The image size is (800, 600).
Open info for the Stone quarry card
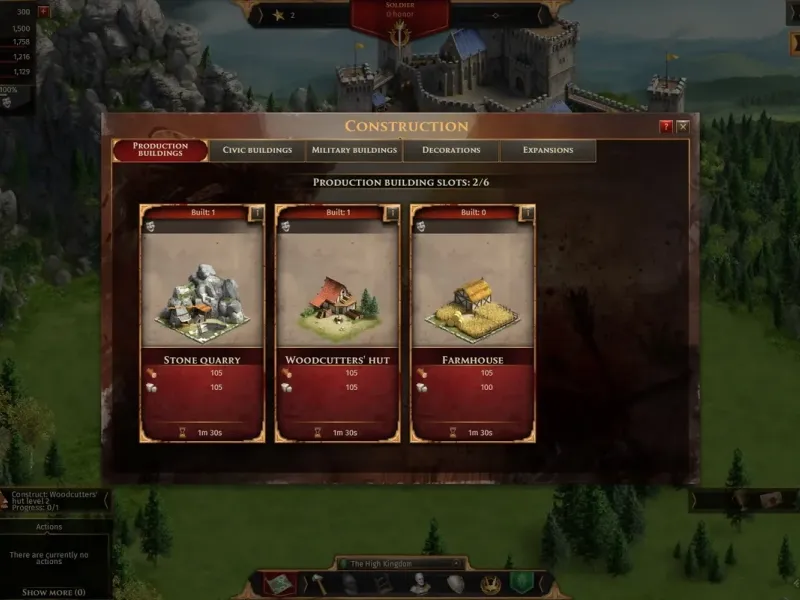tap(256, 213)
